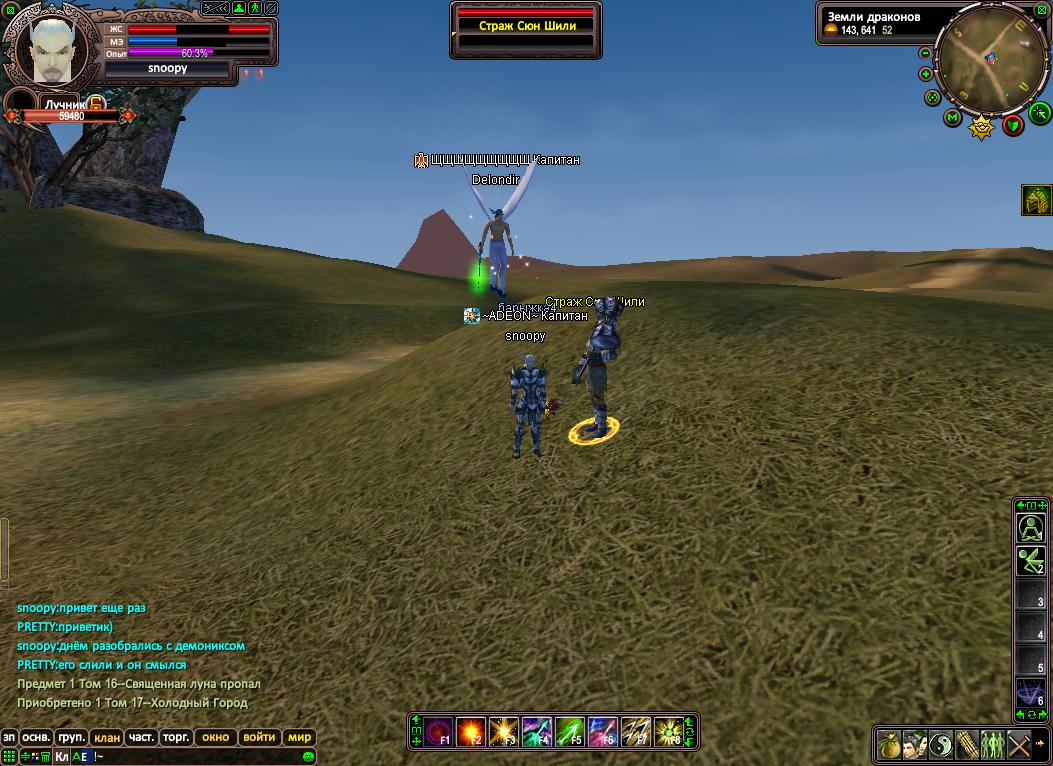This screenshot has width=1053, height=766.
Task: Use the starry portal skill in slot 6
Action: [1030, 692]
